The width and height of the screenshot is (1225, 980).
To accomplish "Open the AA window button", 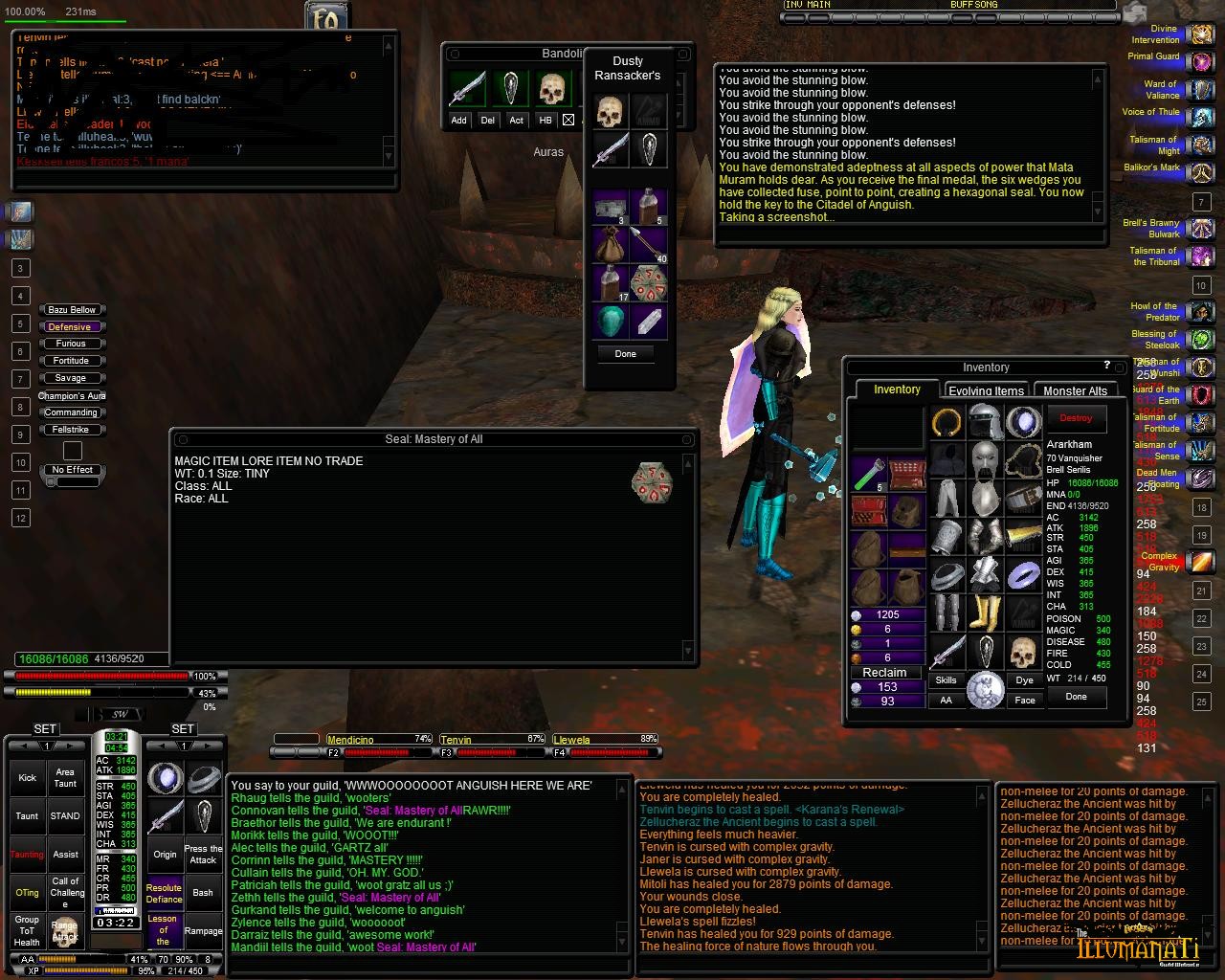I will point(946,701).
